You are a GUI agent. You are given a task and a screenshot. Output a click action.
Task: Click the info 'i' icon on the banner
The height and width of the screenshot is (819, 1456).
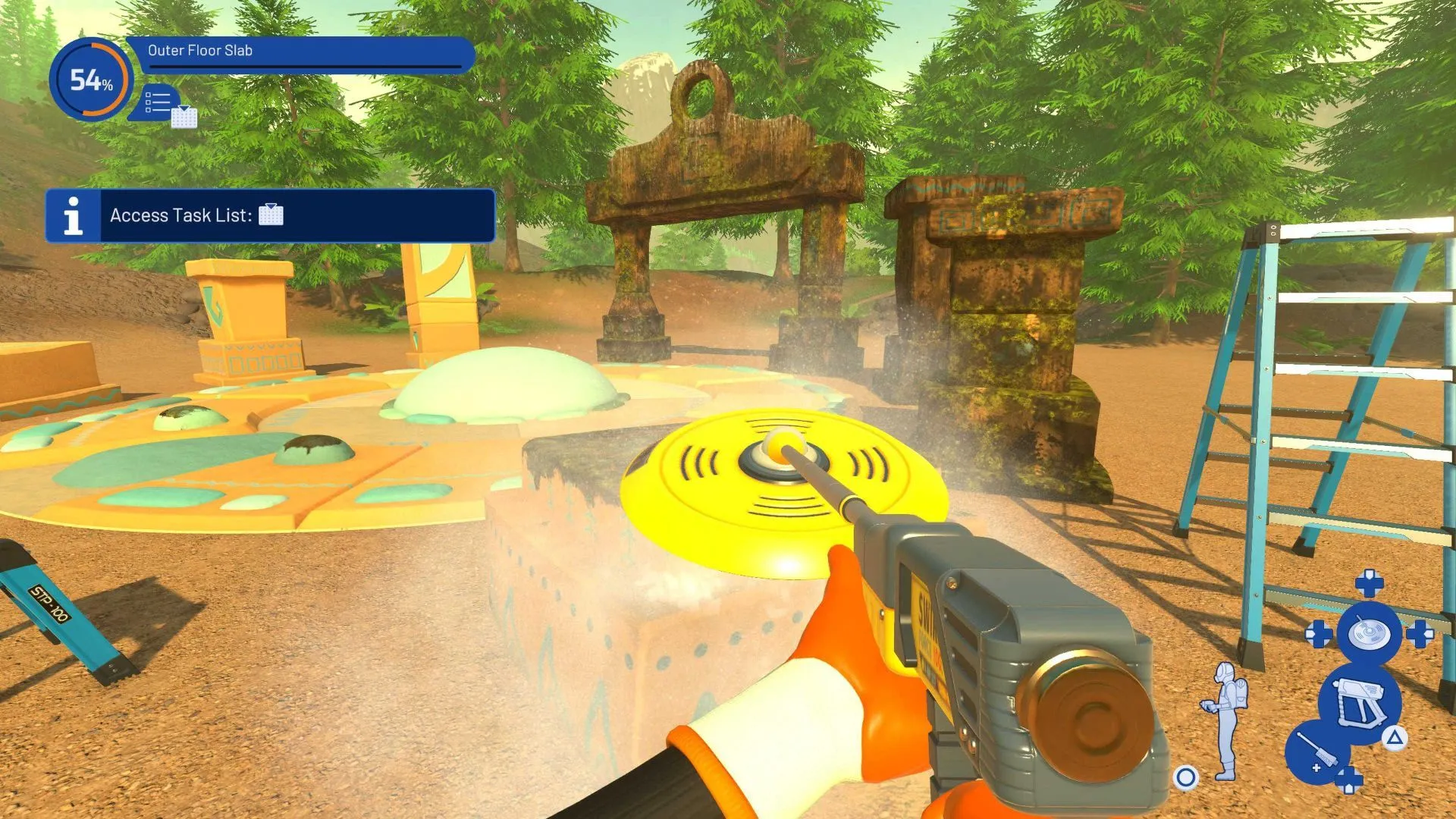point(72,215)
